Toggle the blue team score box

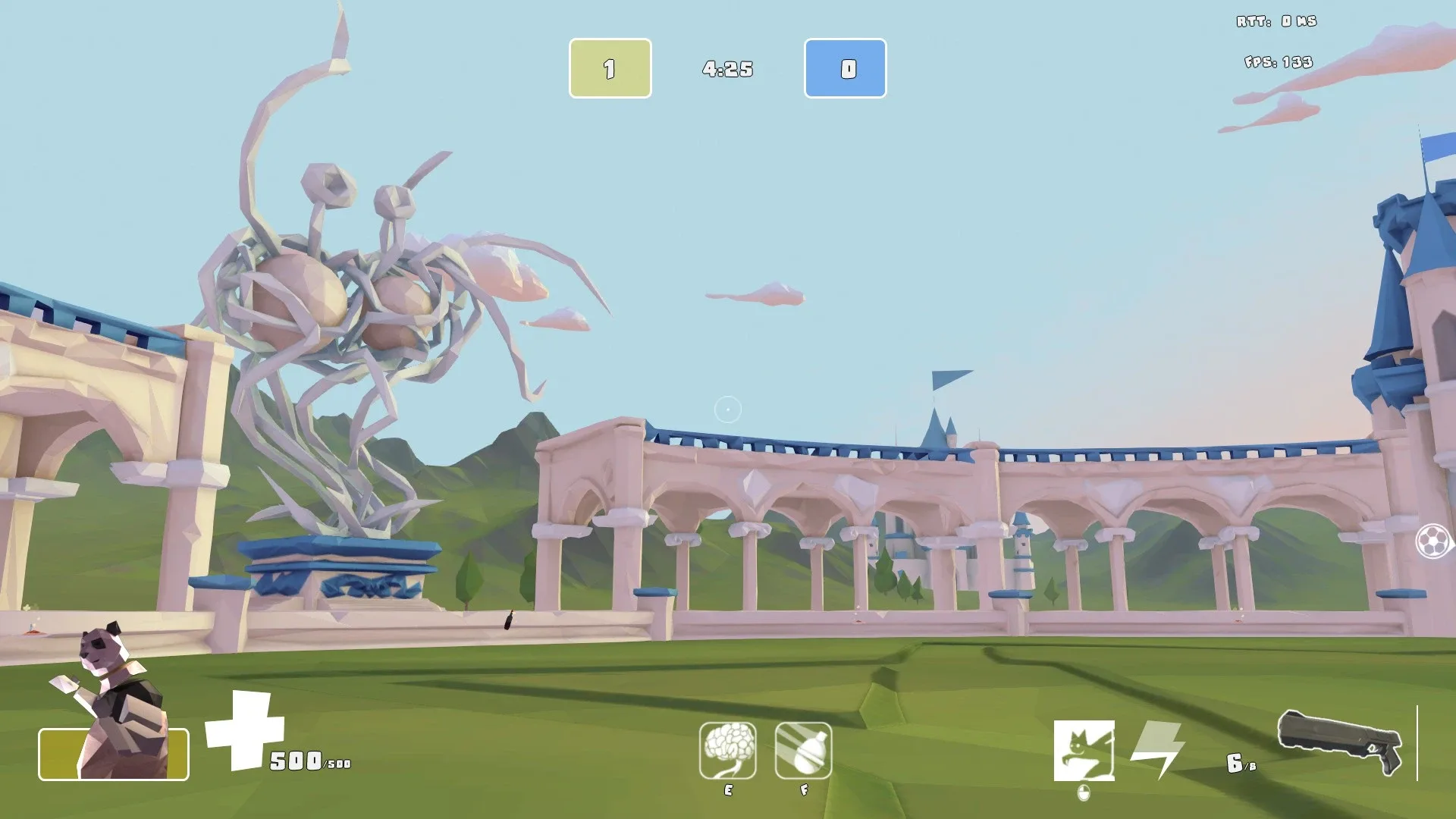pyautogui.click(x=845, y=68)
